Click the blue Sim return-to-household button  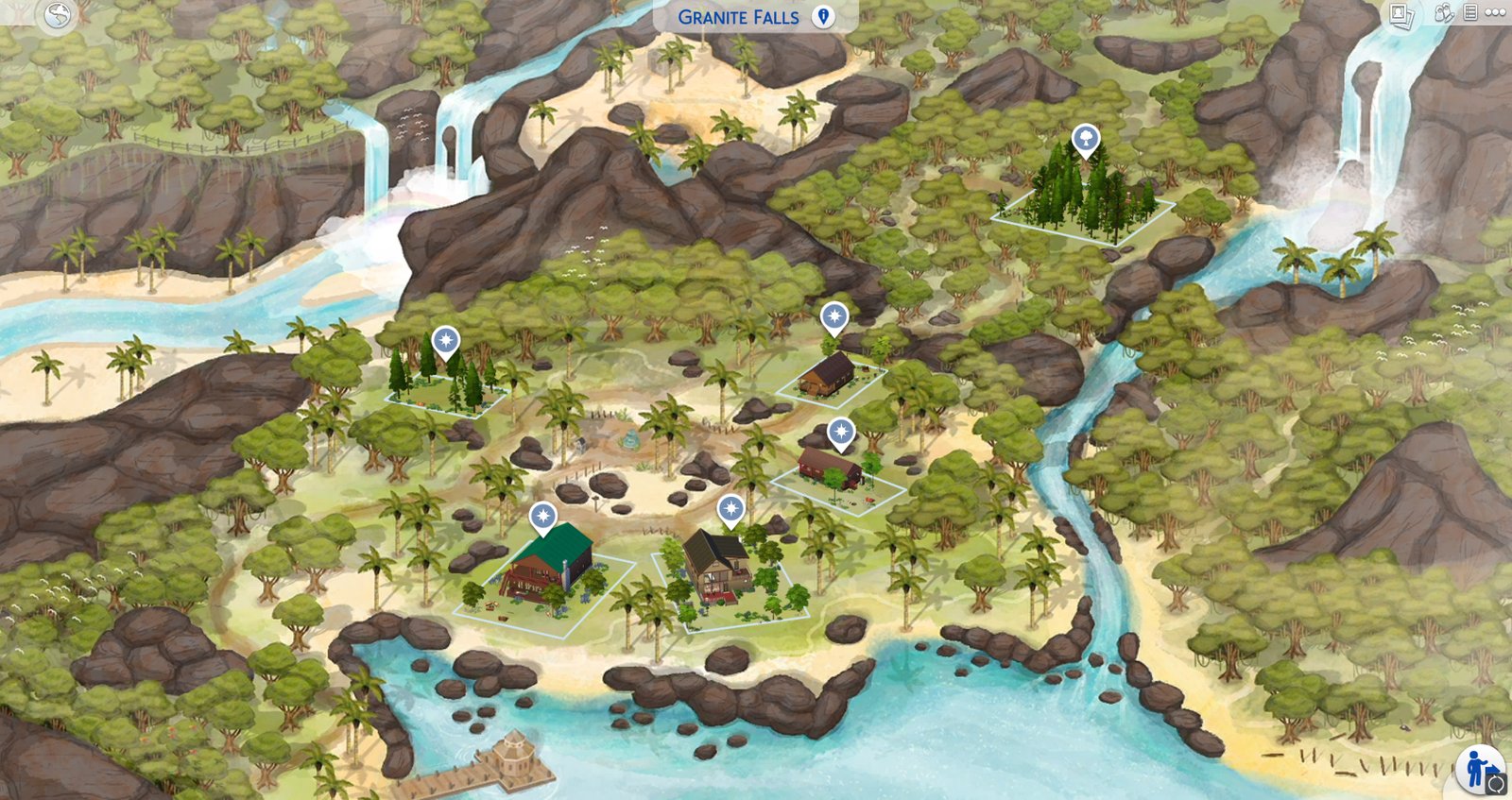pyautogui.click(x=1480, y=768)
